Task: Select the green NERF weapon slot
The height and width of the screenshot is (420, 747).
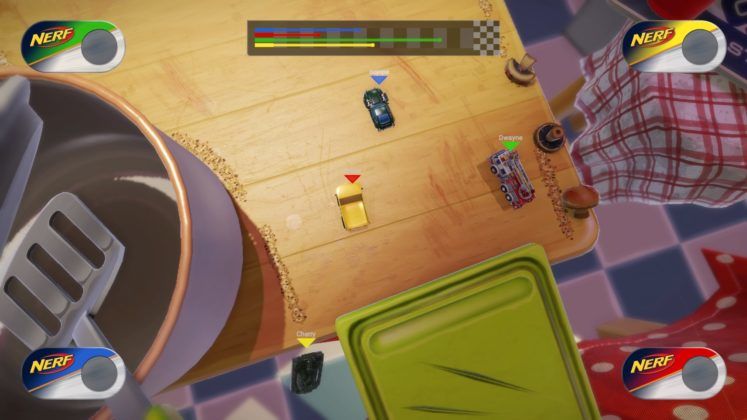Action: pos(73,46)
